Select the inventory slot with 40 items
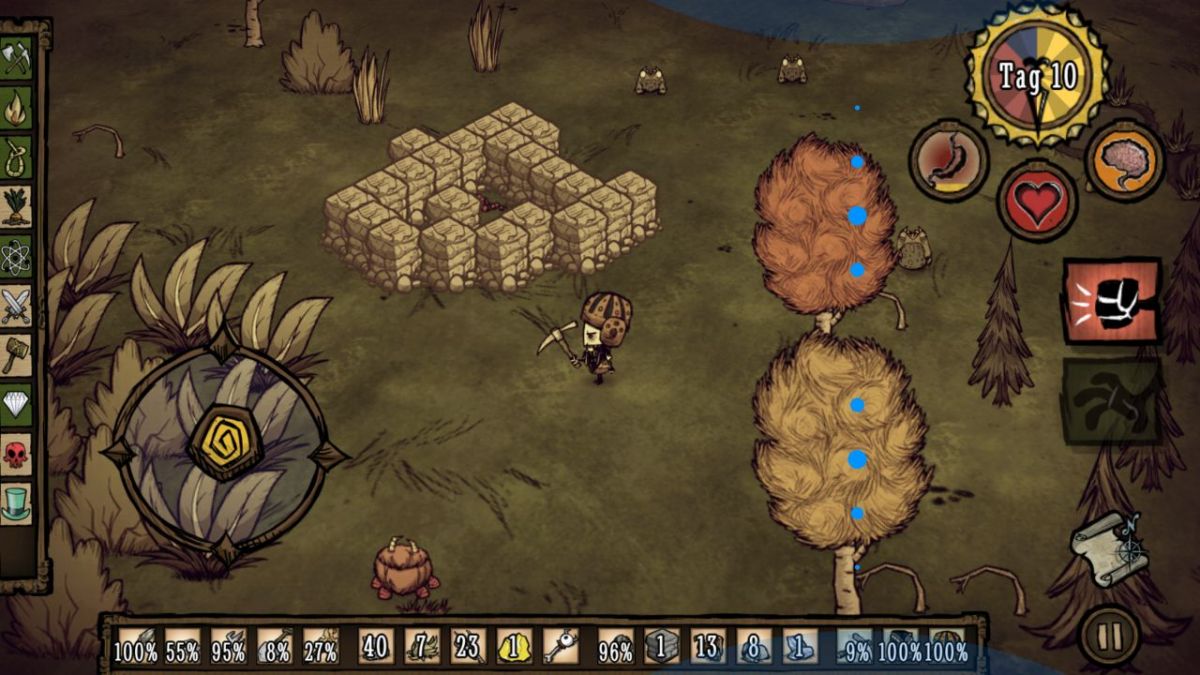The width and height of the screenshot is (1200, 675). point(375,647)
